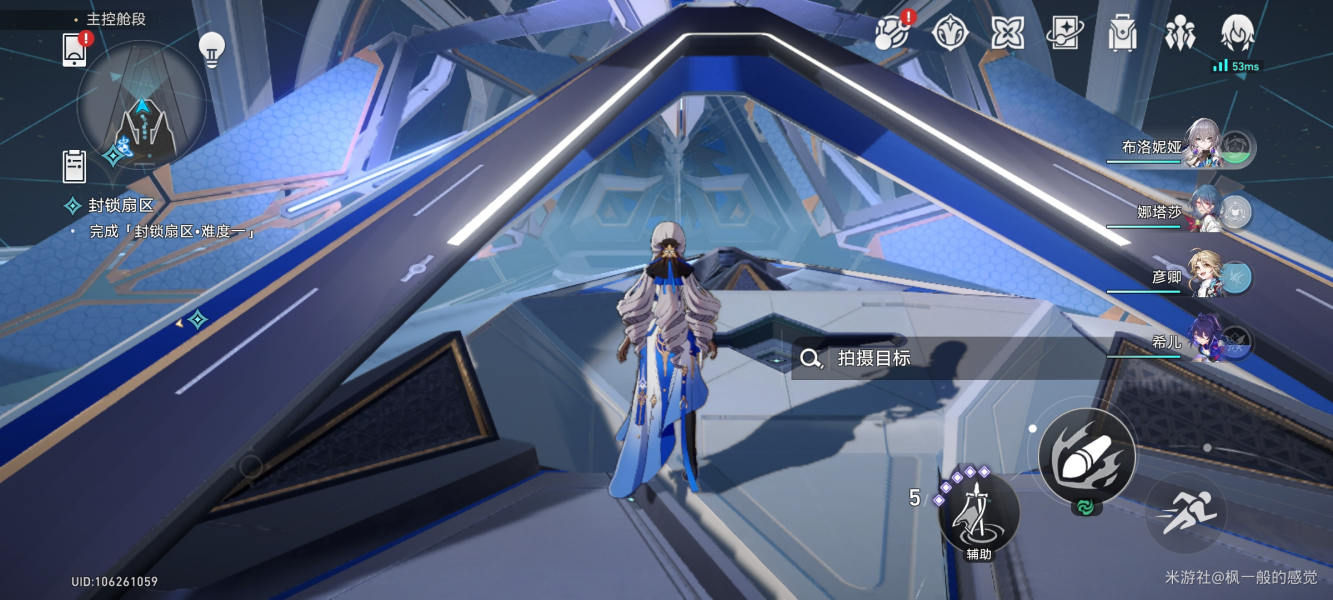Open the suitcase inventory icon
This screenshot has width=1333, height=600.
click(1123, 33)
